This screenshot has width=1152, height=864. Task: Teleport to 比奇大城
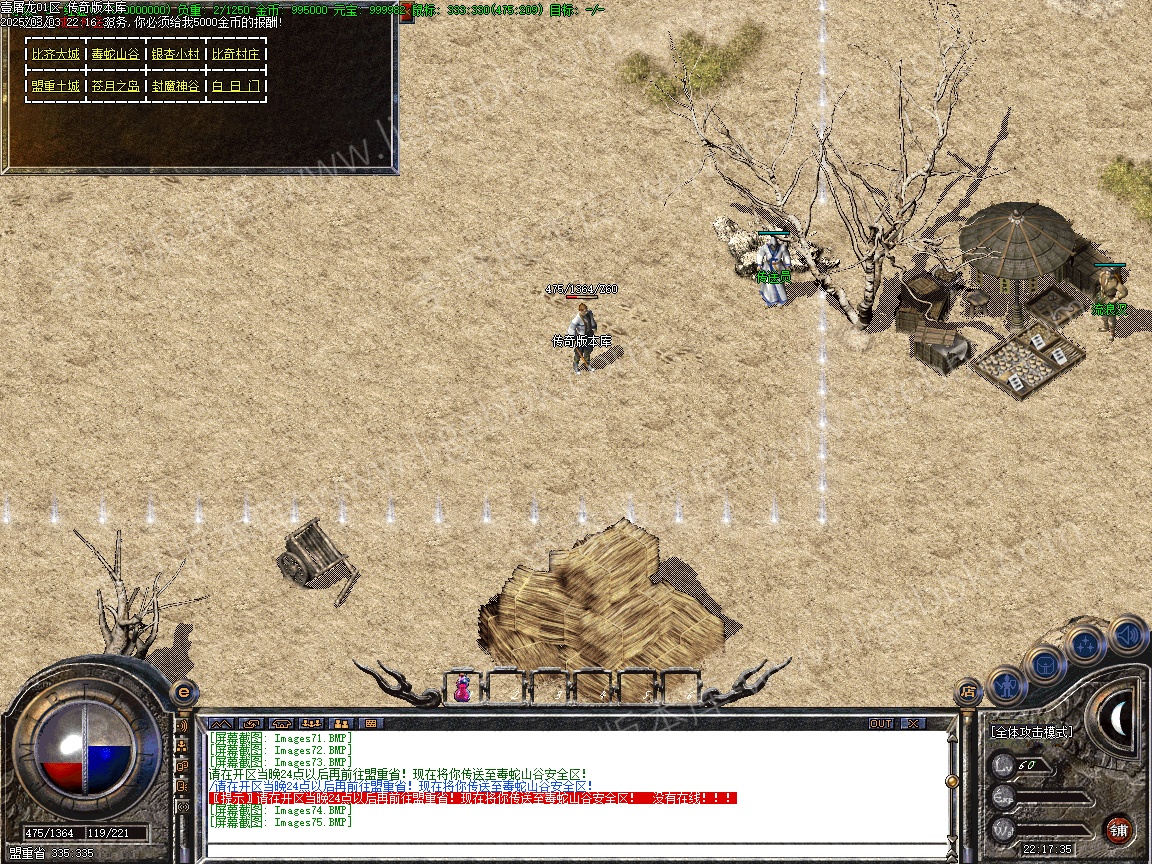tap(56, 55)
